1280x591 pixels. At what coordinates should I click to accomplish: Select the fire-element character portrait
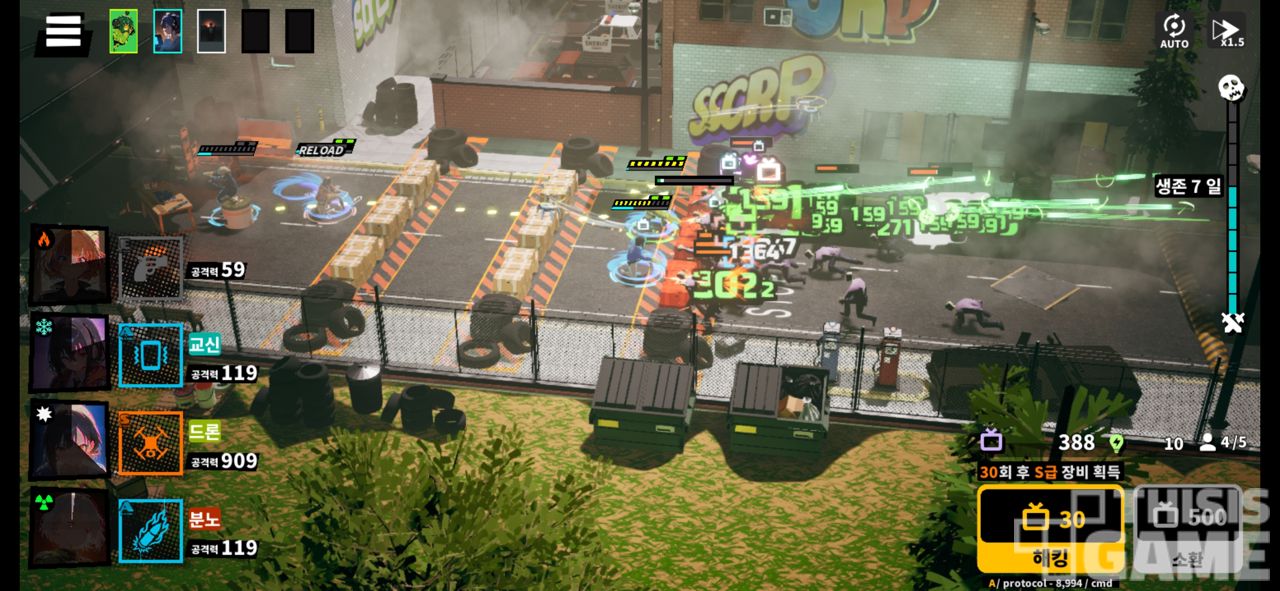(x=69, y=265)
